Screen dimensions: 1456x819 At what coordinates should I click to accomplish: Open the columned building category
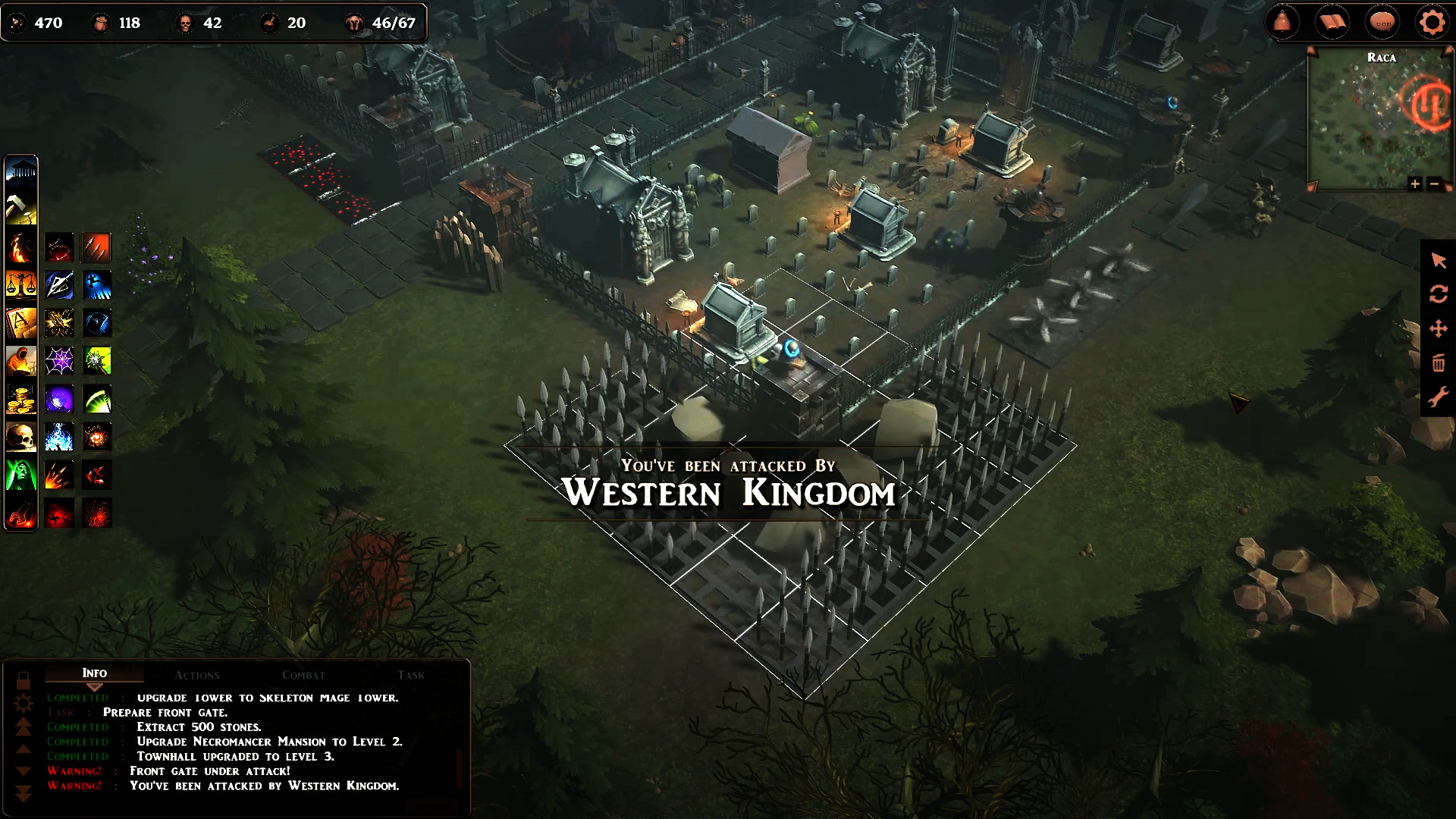point(21,171)
